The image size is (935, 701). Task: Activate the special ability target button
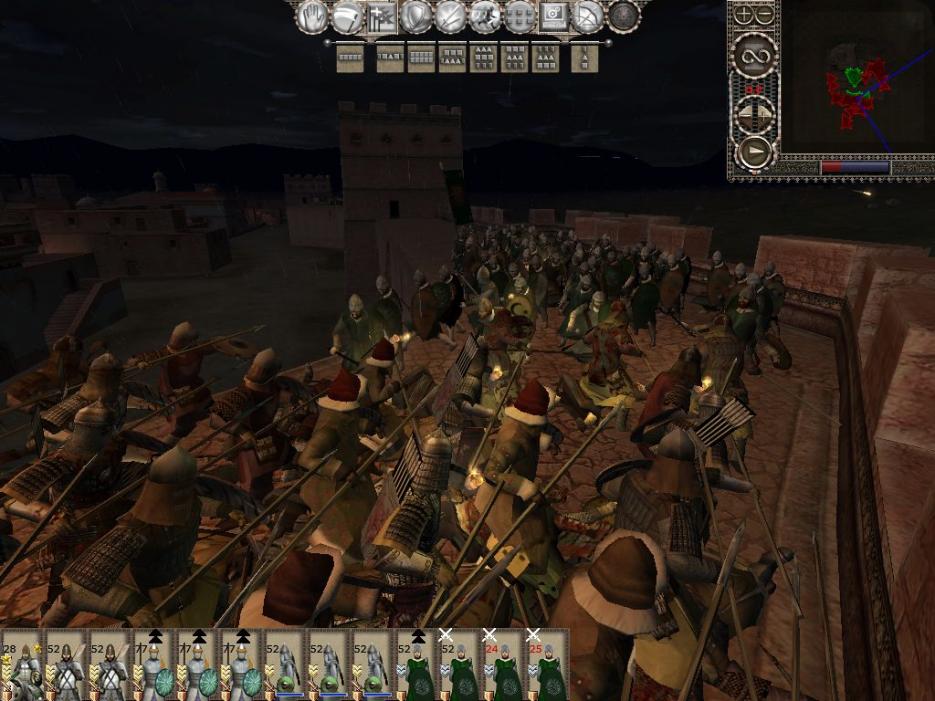pos(555,16)
